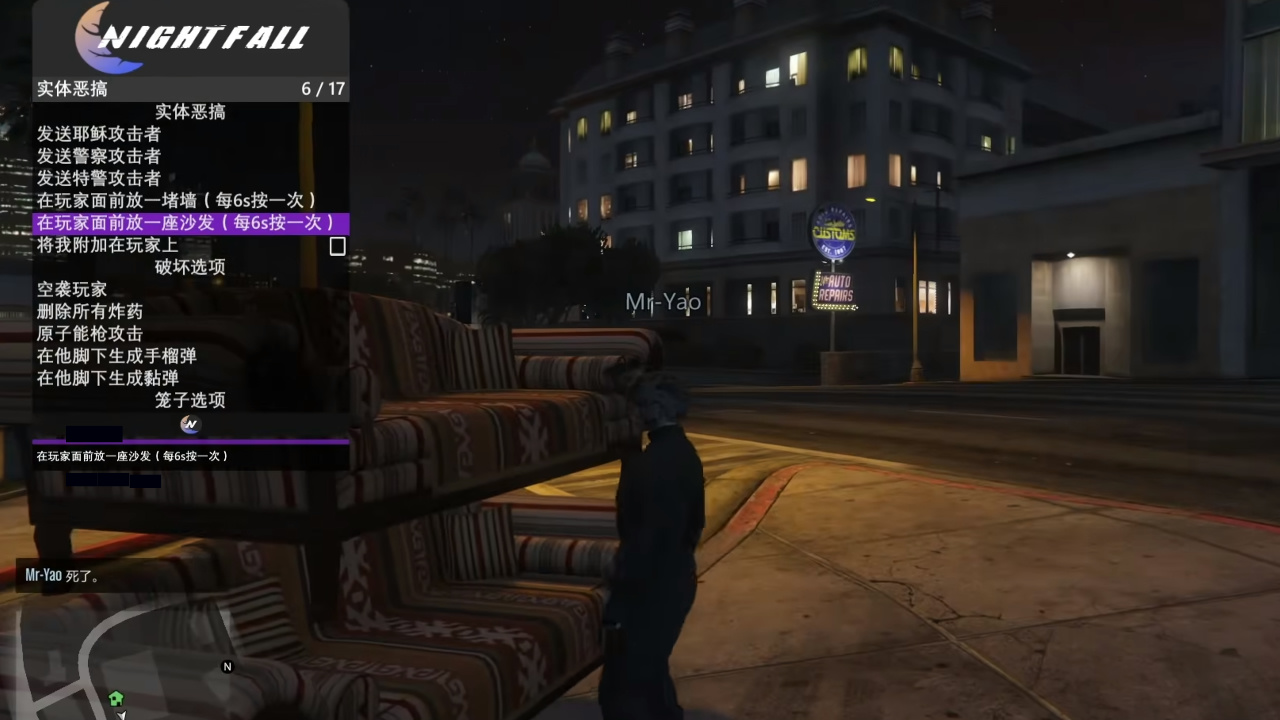
Task: Choose 发送警察攻击者 option
Action: [x=99, y=156]
